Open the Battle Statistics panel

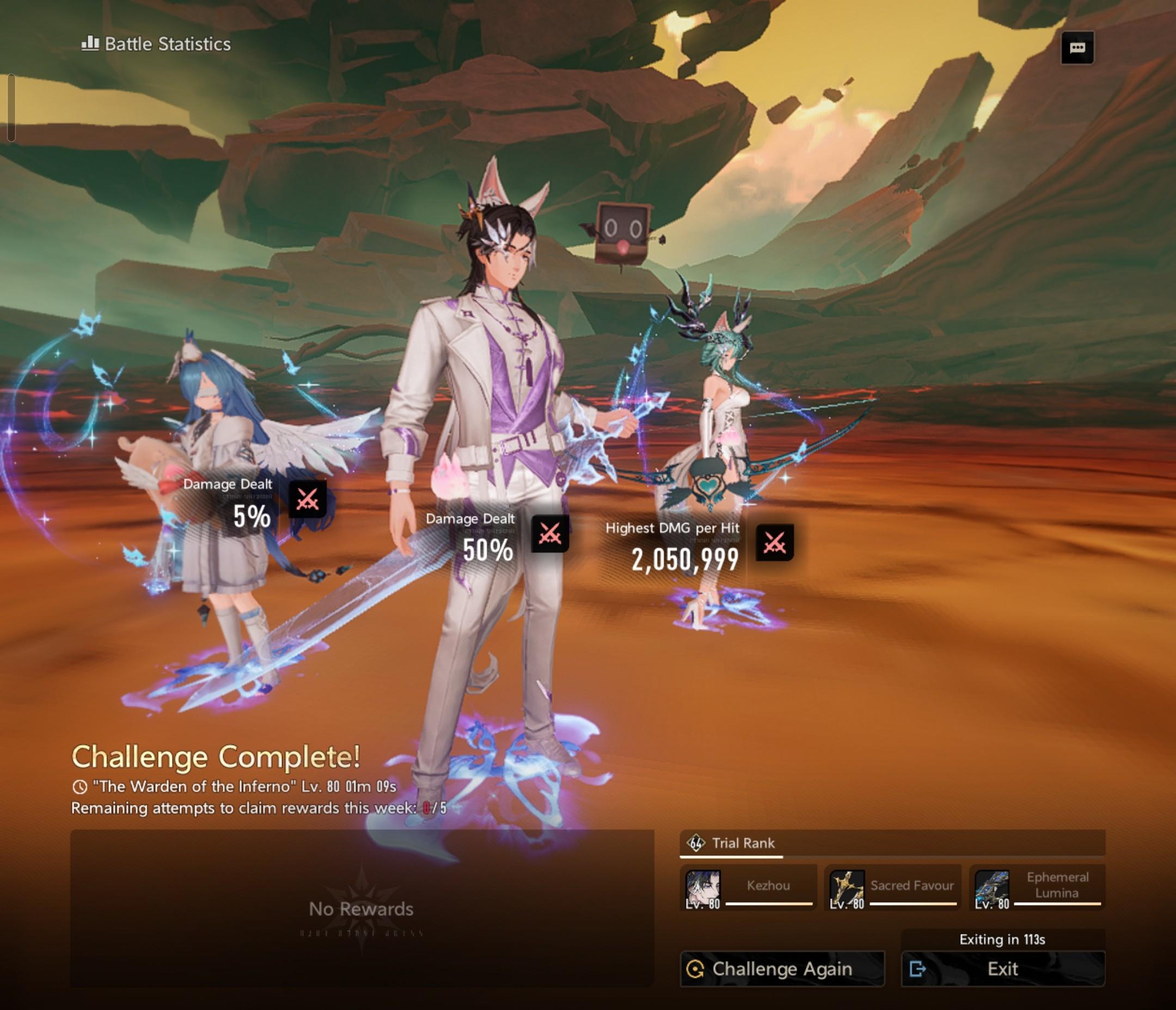tap(156, 44)
